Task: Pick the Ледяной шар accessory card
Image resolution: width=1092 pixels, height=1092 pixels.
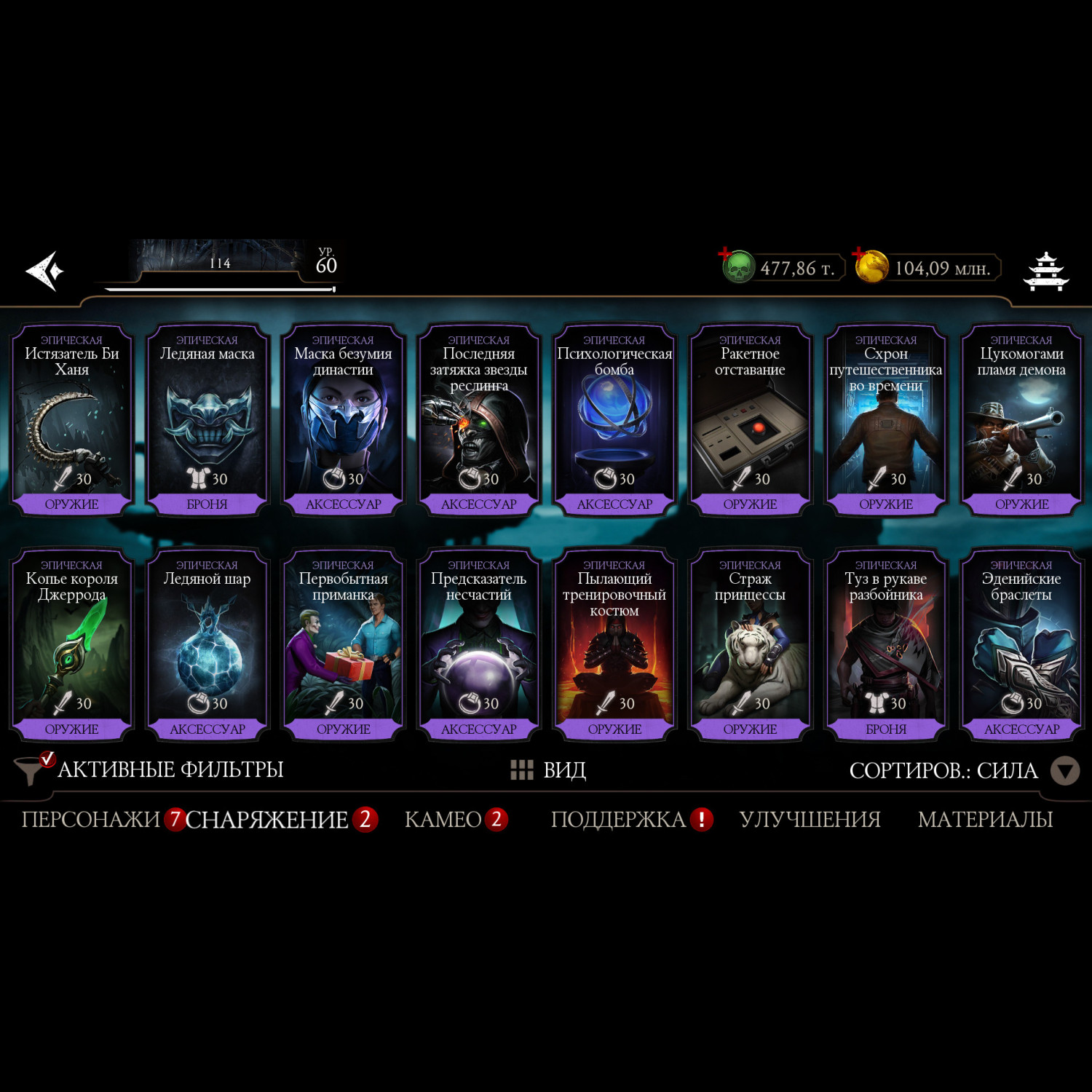Action: point(207,646)
